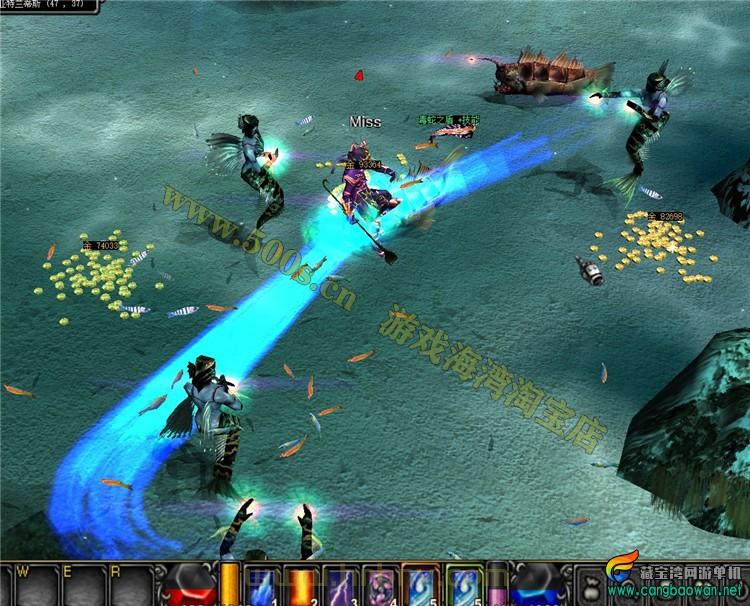Cast the fire pillar skill in slot 2
Screen dimensions: 750x606
(299, 586)
